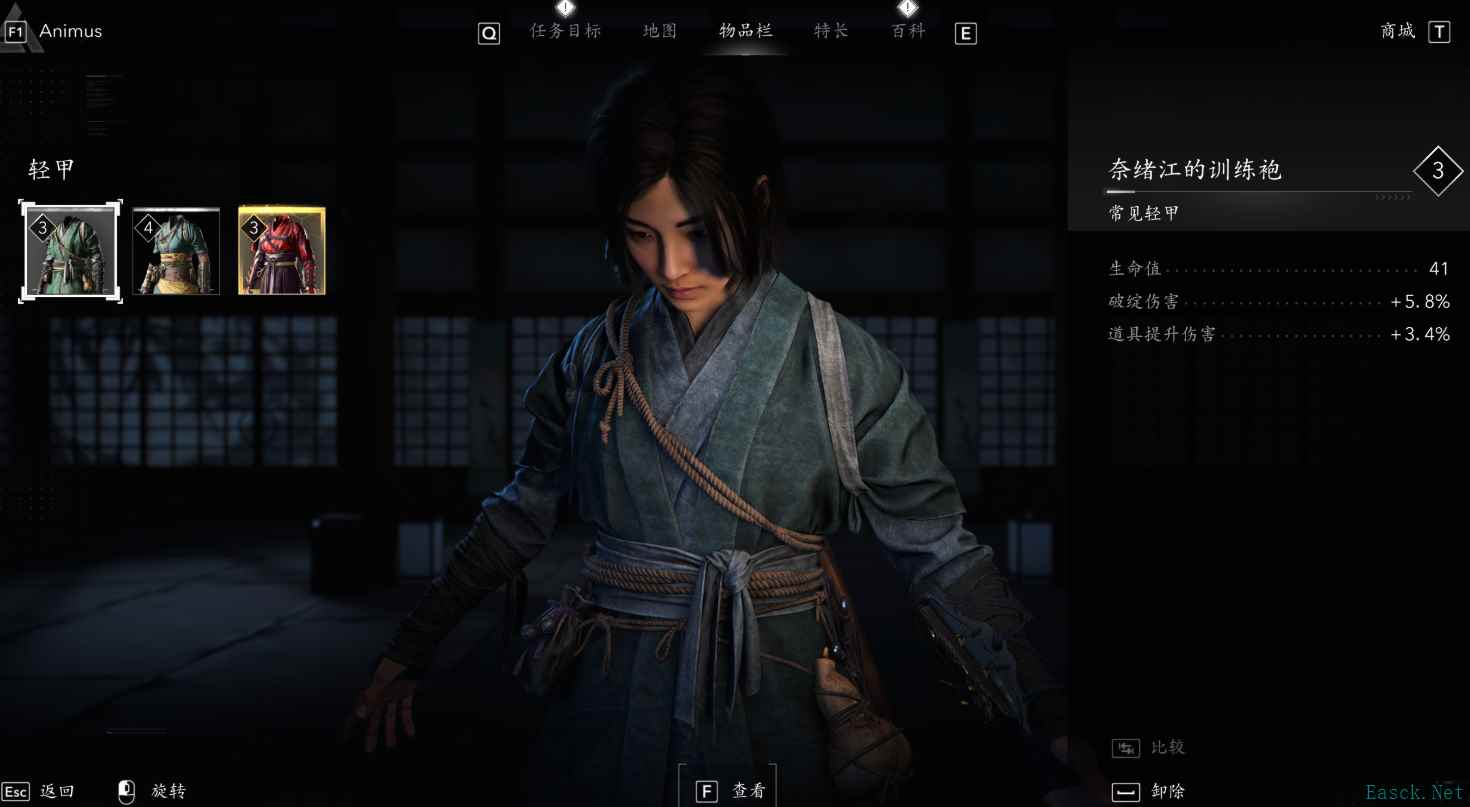Switch to the 地图 tab
The height and width of the screenshot is (807, 1470).
click(659, 30)
